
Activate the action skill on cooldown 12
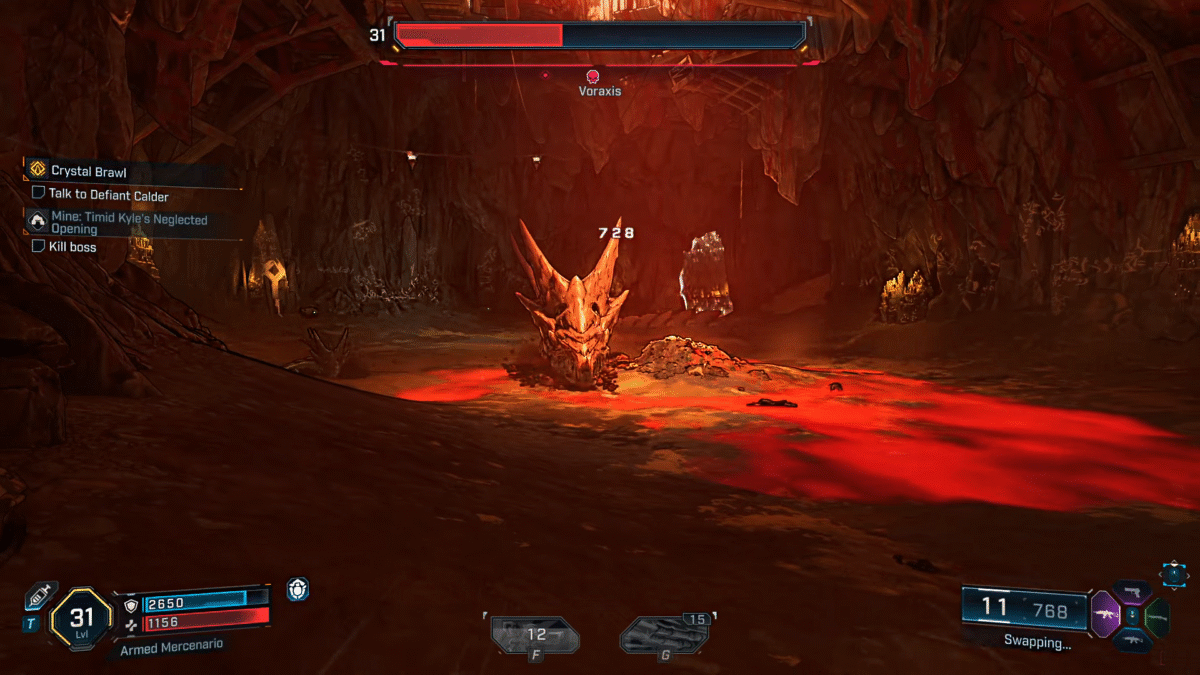click(x=535, y=635)
